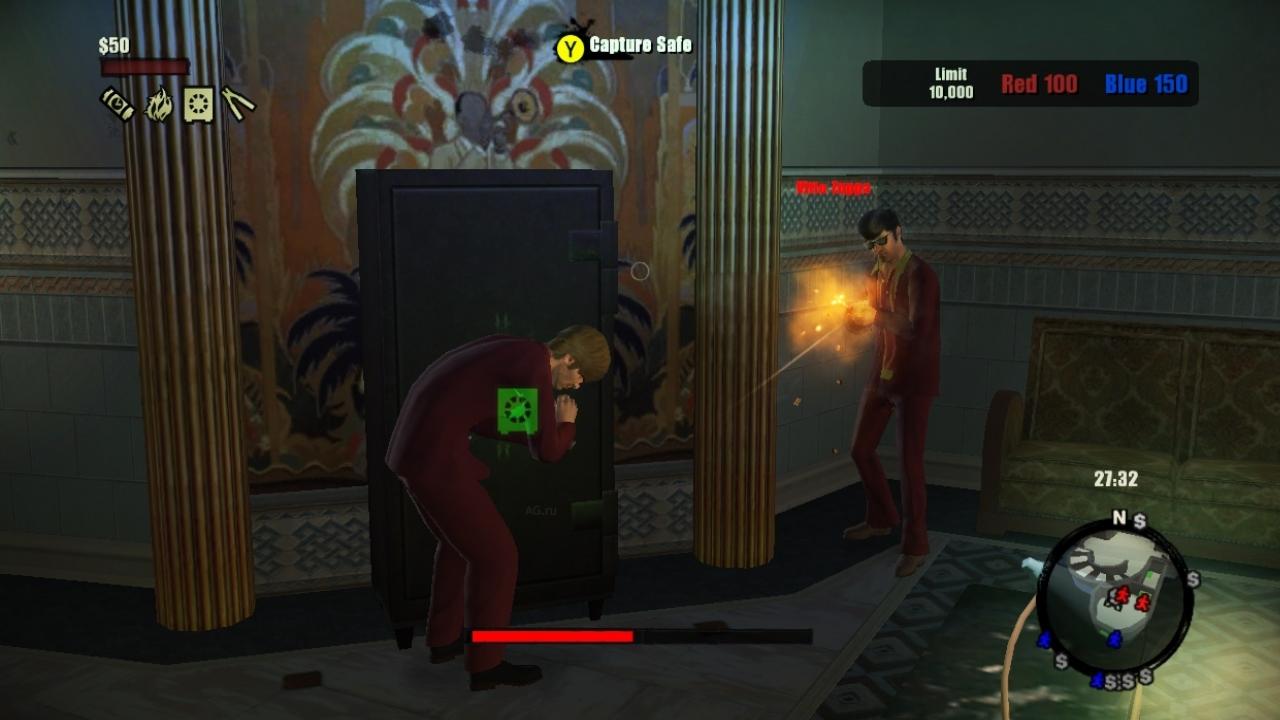This screenshot has width=1280, height=720.
Task: Click the bolt cutters icon in the HUD
Action: [x=237, y=103]
